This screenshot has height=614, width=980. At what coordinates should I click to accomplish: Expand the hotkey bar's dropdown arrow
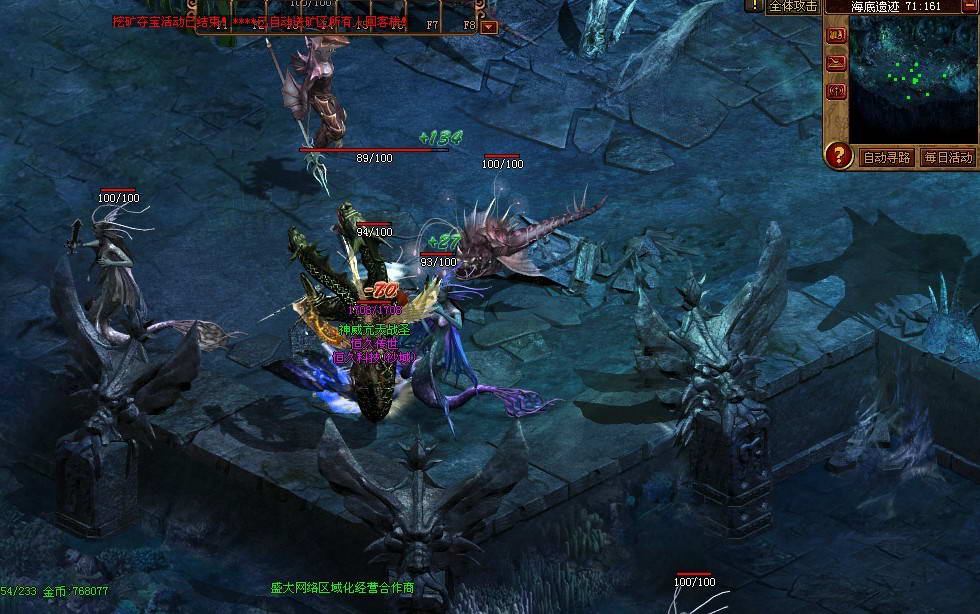click(x=489, y=26)
